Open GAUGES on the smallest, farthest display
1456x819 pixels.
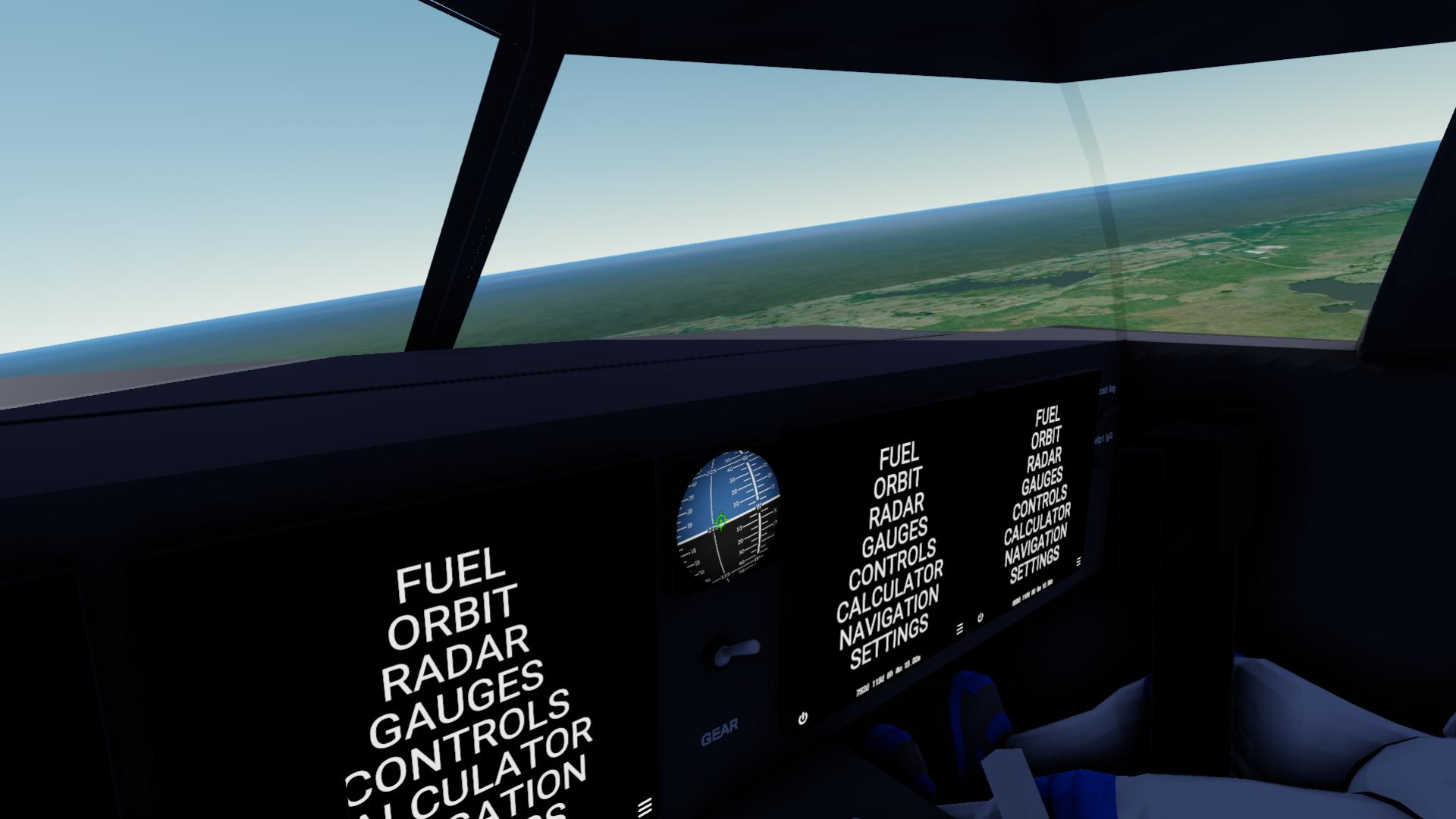click(1042, 482)
